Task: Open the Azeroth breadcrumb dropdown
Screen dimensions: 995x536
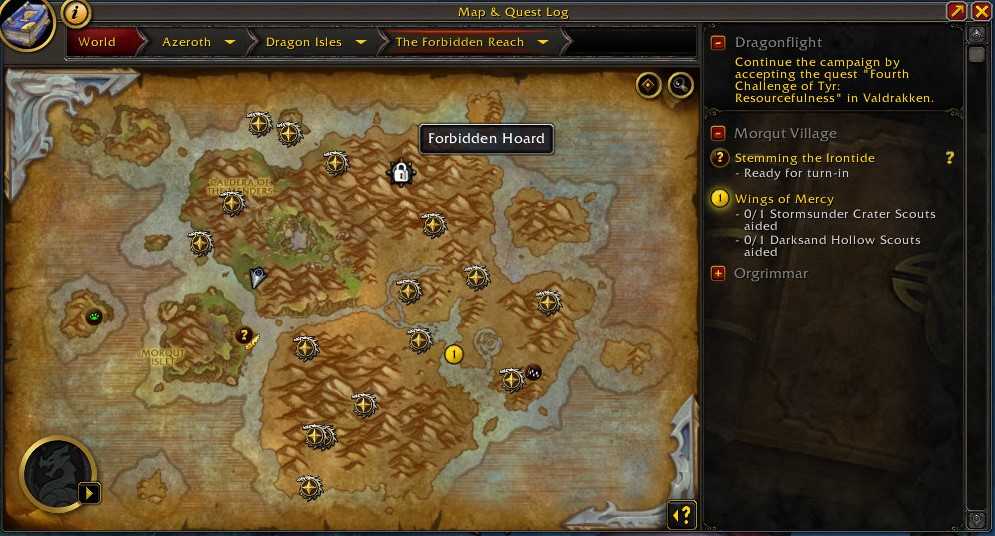Action: (230, 42)
